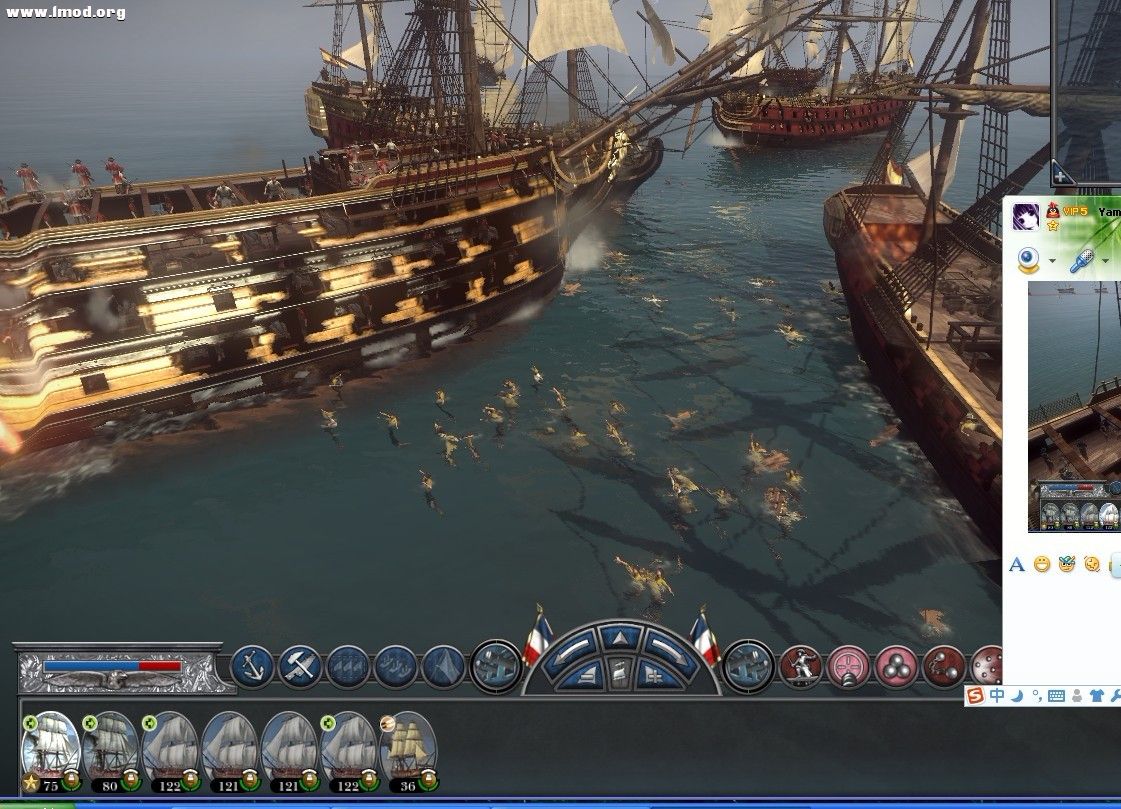Click the smiley emoji button in chat

(1042, 565)
